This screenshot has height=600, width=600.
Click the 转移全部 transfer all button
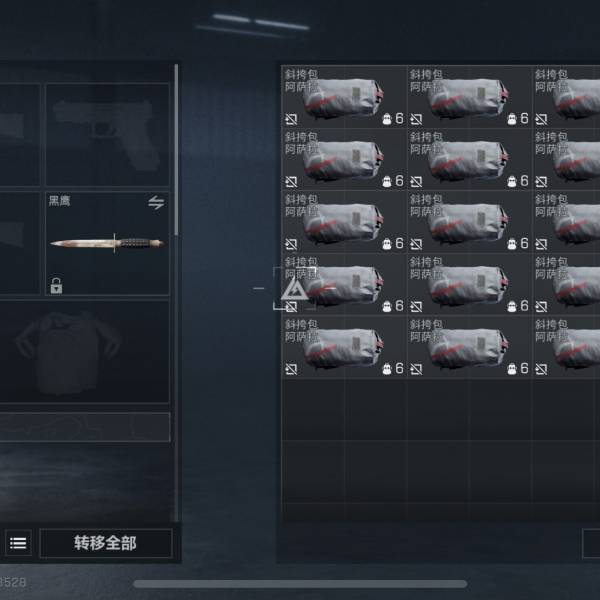point(105,543)
